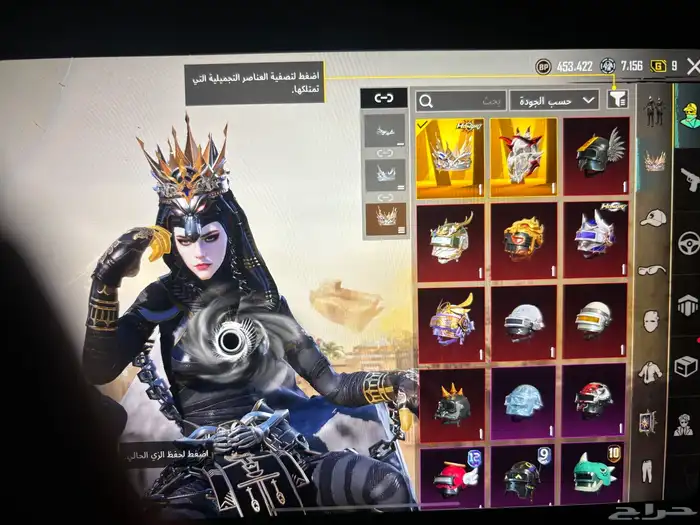Open the cap headwear category
700x525 pixels.
[653, 217]
